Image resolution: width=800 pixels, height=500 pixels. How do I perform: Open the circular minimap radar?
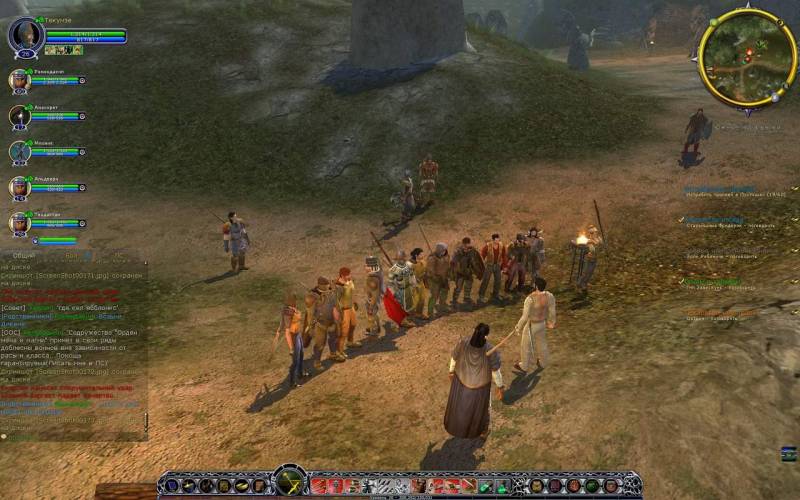pyautogui.click(x=747, y=58)
